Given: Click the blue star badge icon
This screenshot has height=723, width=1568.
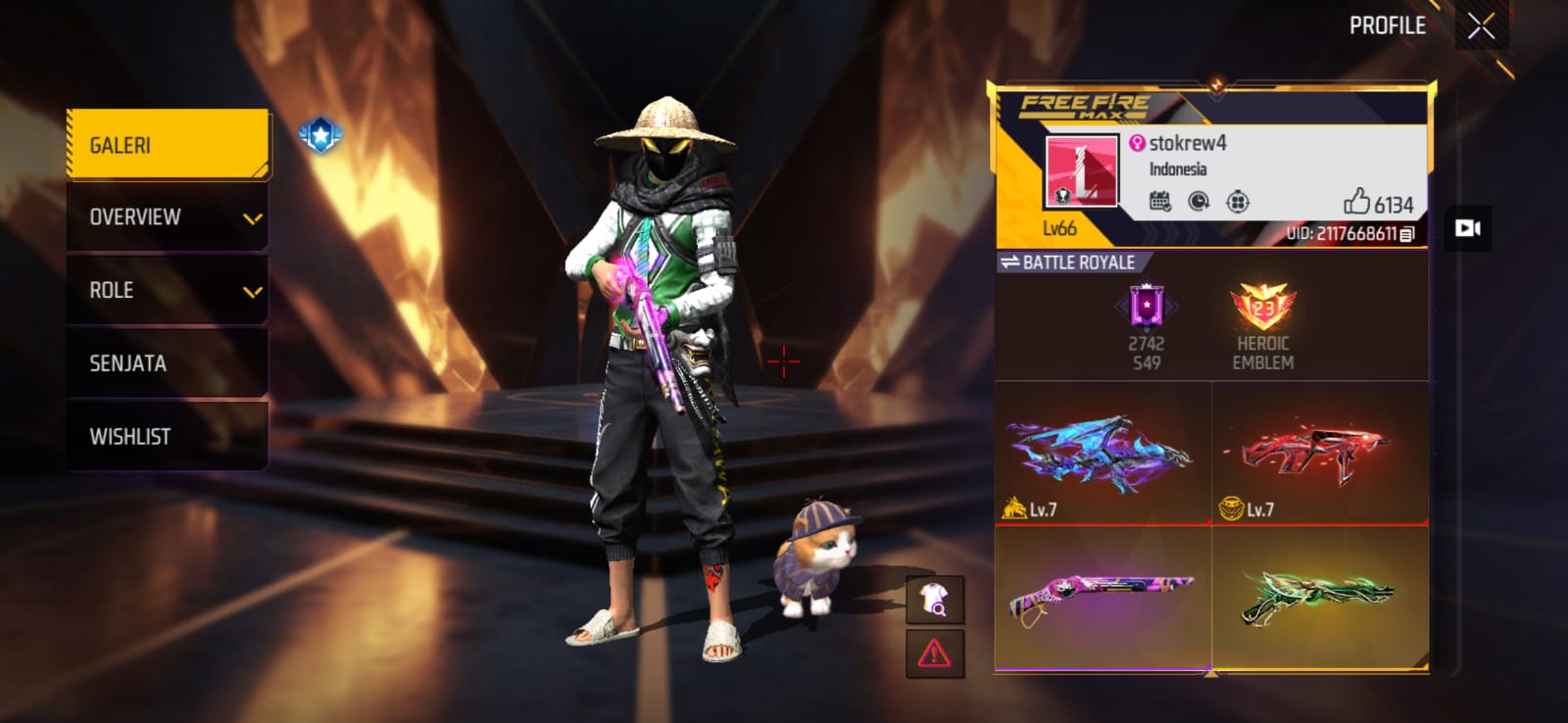Looking at the screenshot, I should (x=320, y=135).
